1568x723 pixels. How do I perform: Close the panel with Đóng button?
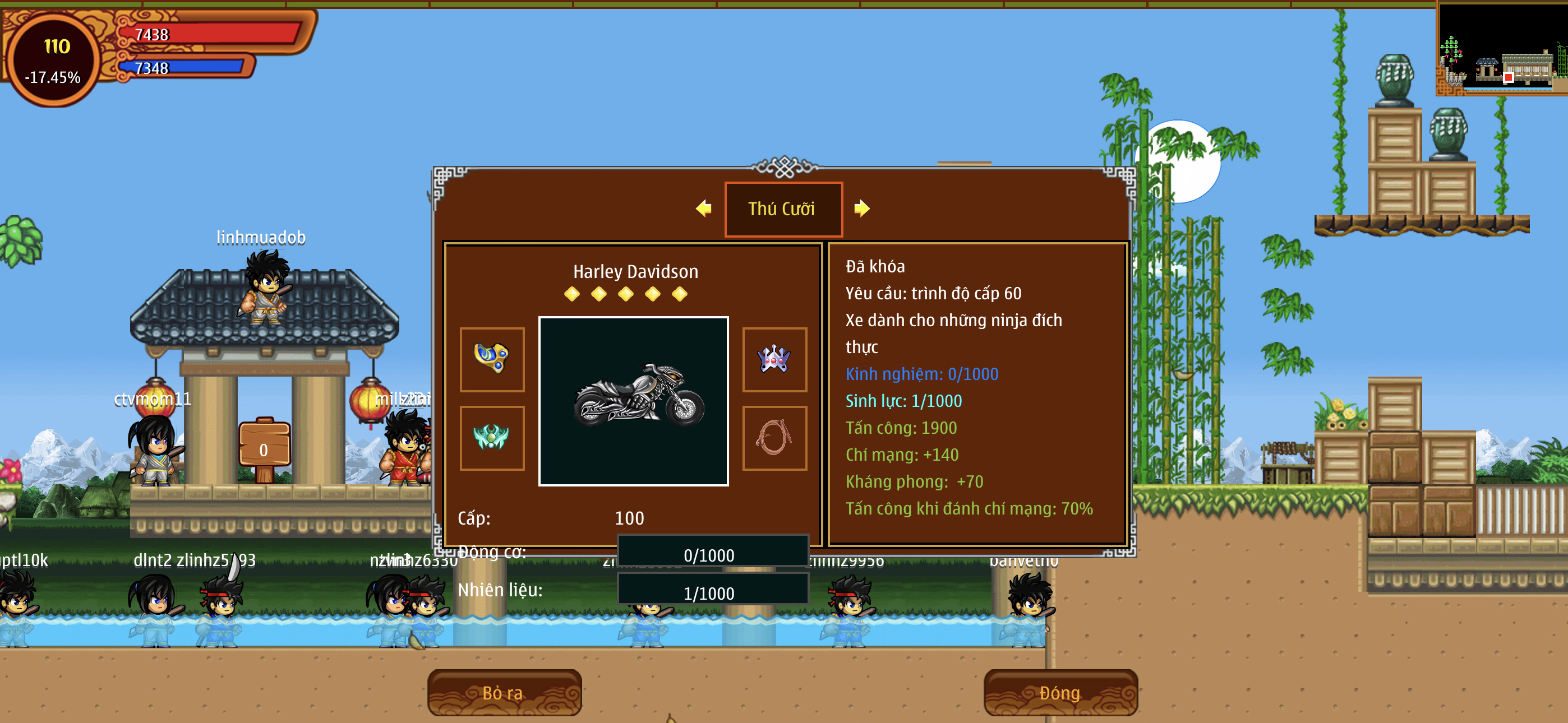[1060, 693]
